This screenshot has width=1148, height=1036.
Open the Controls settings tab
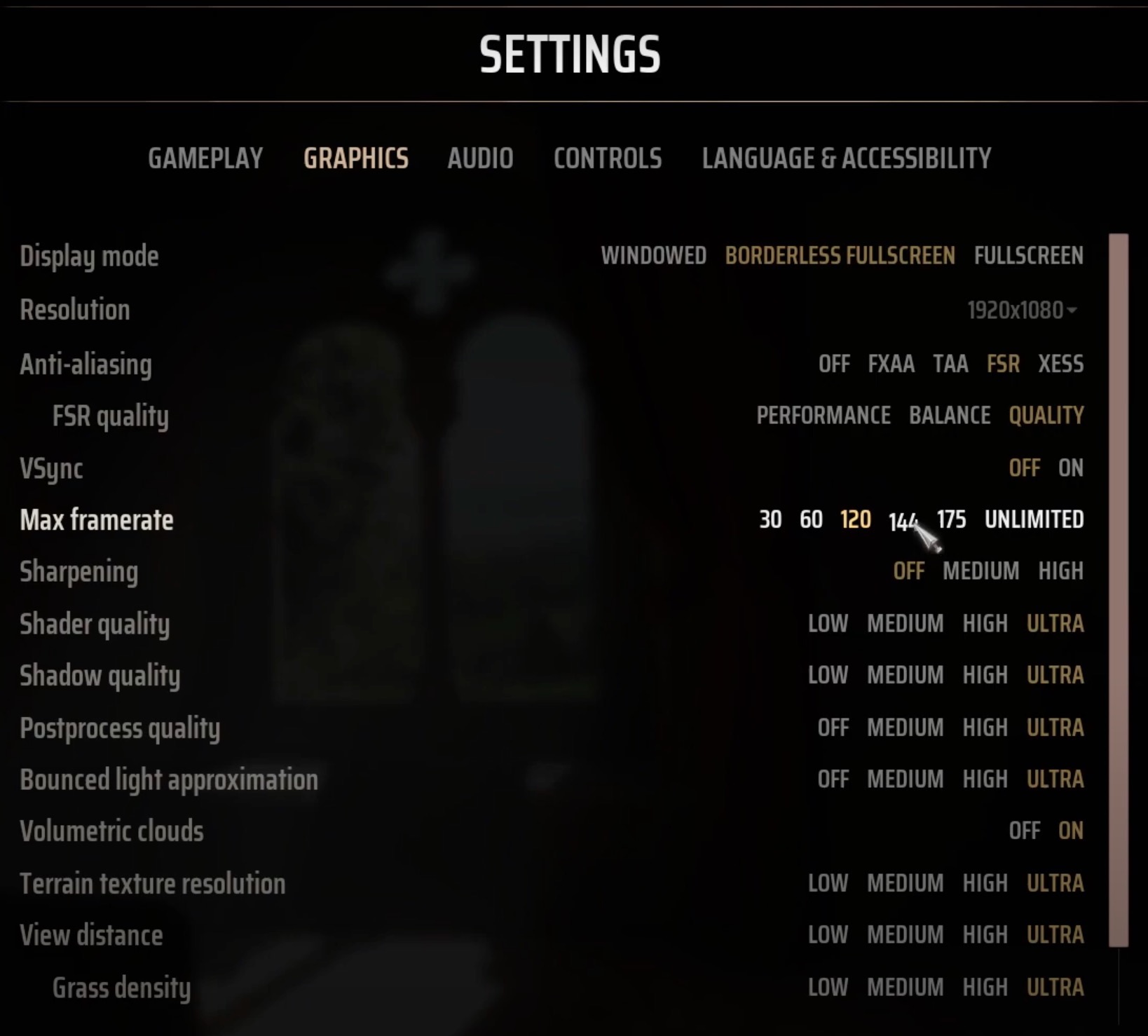pos(607,158)
